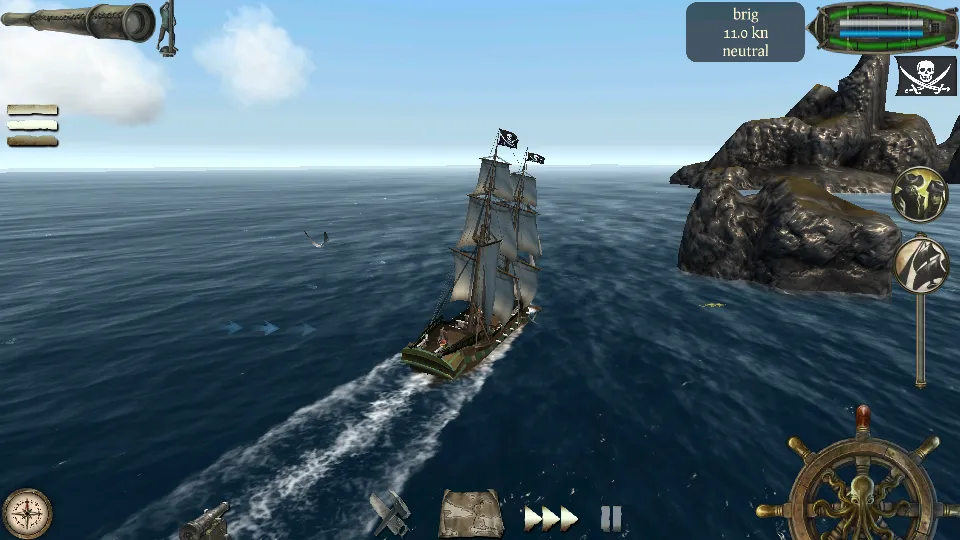Open the spyglass telescope view
Image resolution: width=960 pixels, height=540 pixels.
pos(78,22)
